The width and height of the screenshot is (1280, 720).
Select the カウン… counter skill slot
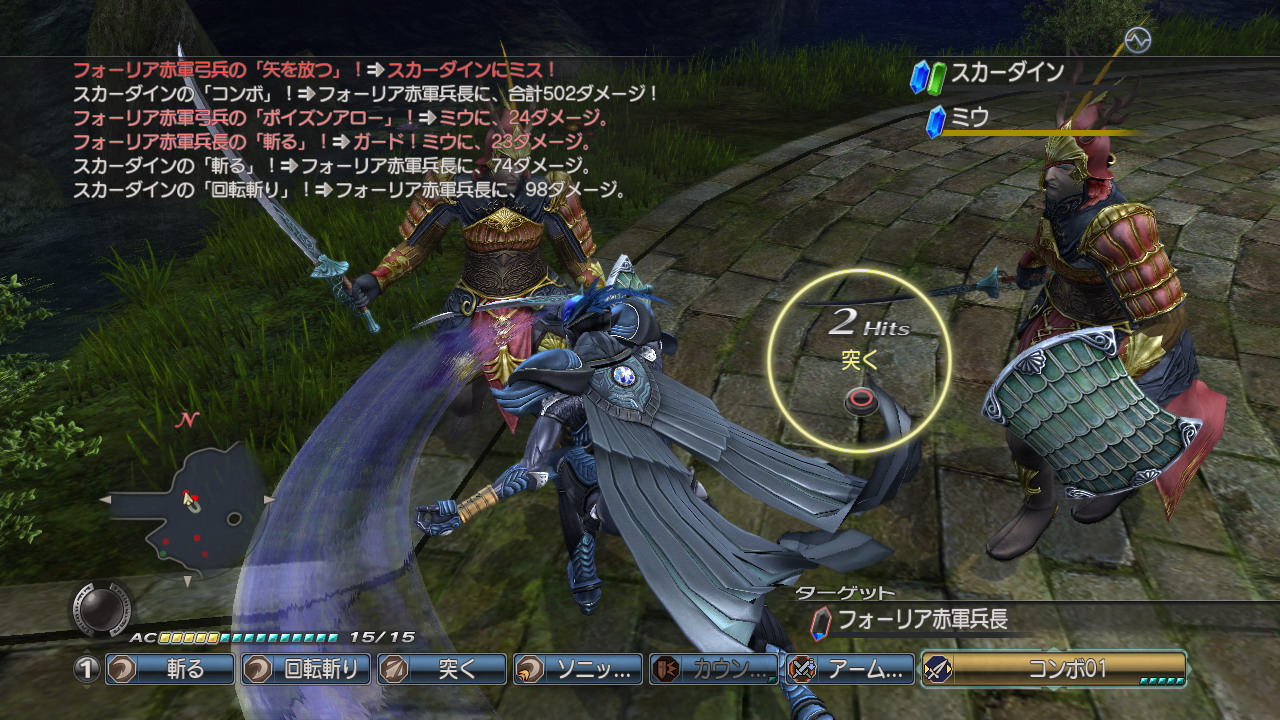(713, 669)
